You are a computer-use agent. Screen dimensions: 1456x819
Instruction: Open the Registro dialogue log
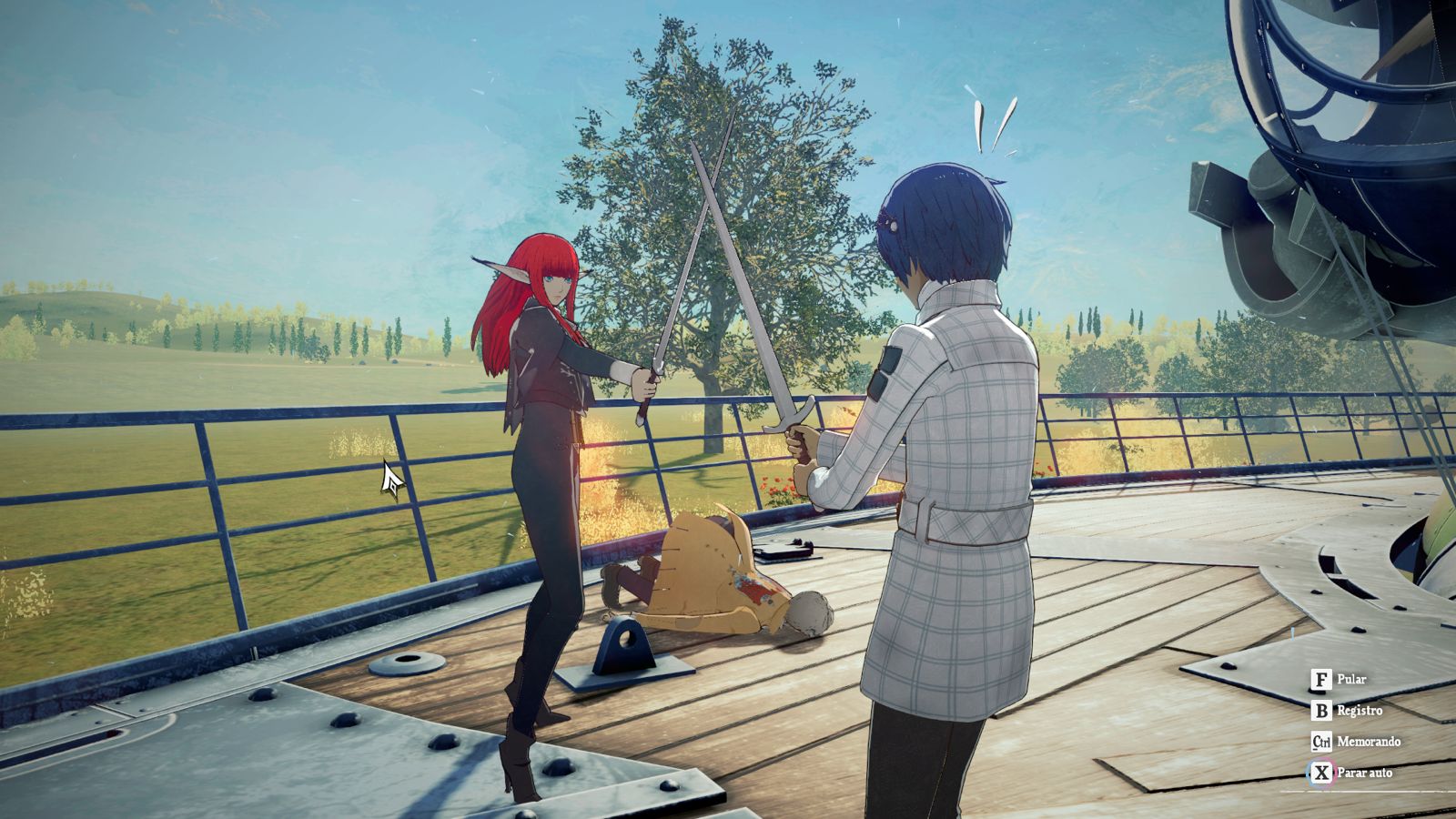click(1346, 711)
